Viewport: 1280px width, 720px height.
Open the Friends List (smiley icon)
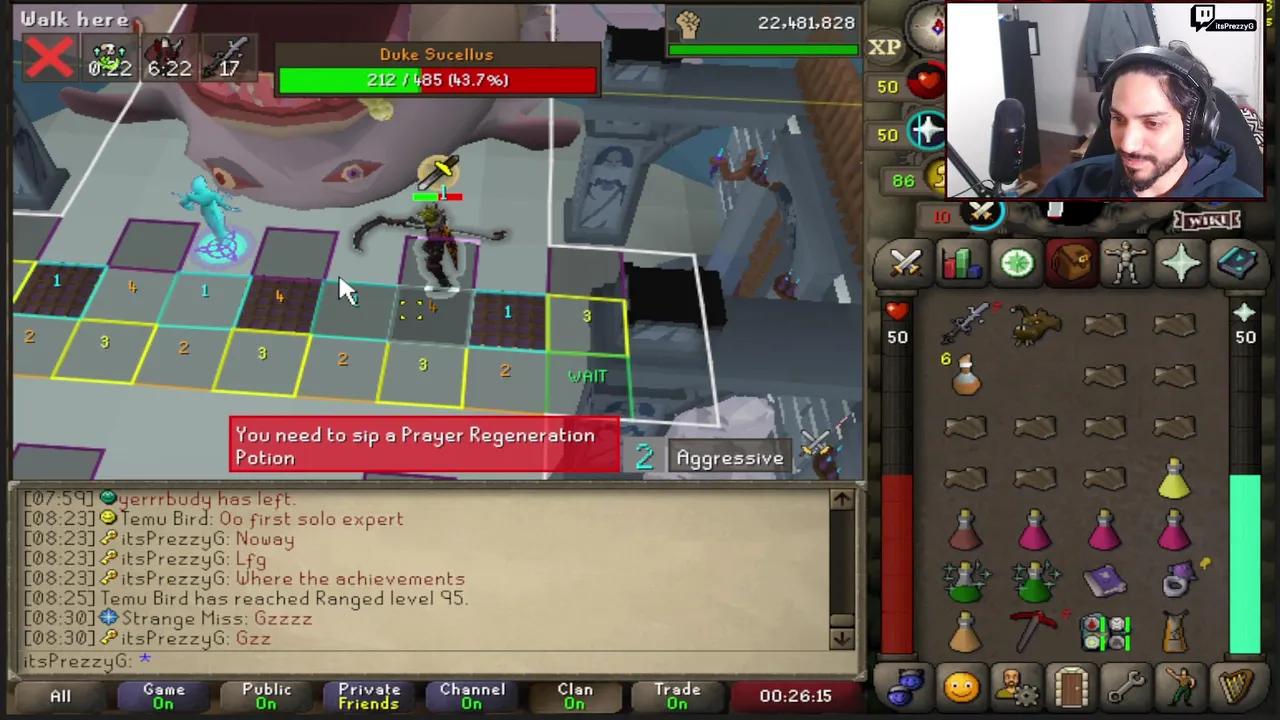[960, 686]
